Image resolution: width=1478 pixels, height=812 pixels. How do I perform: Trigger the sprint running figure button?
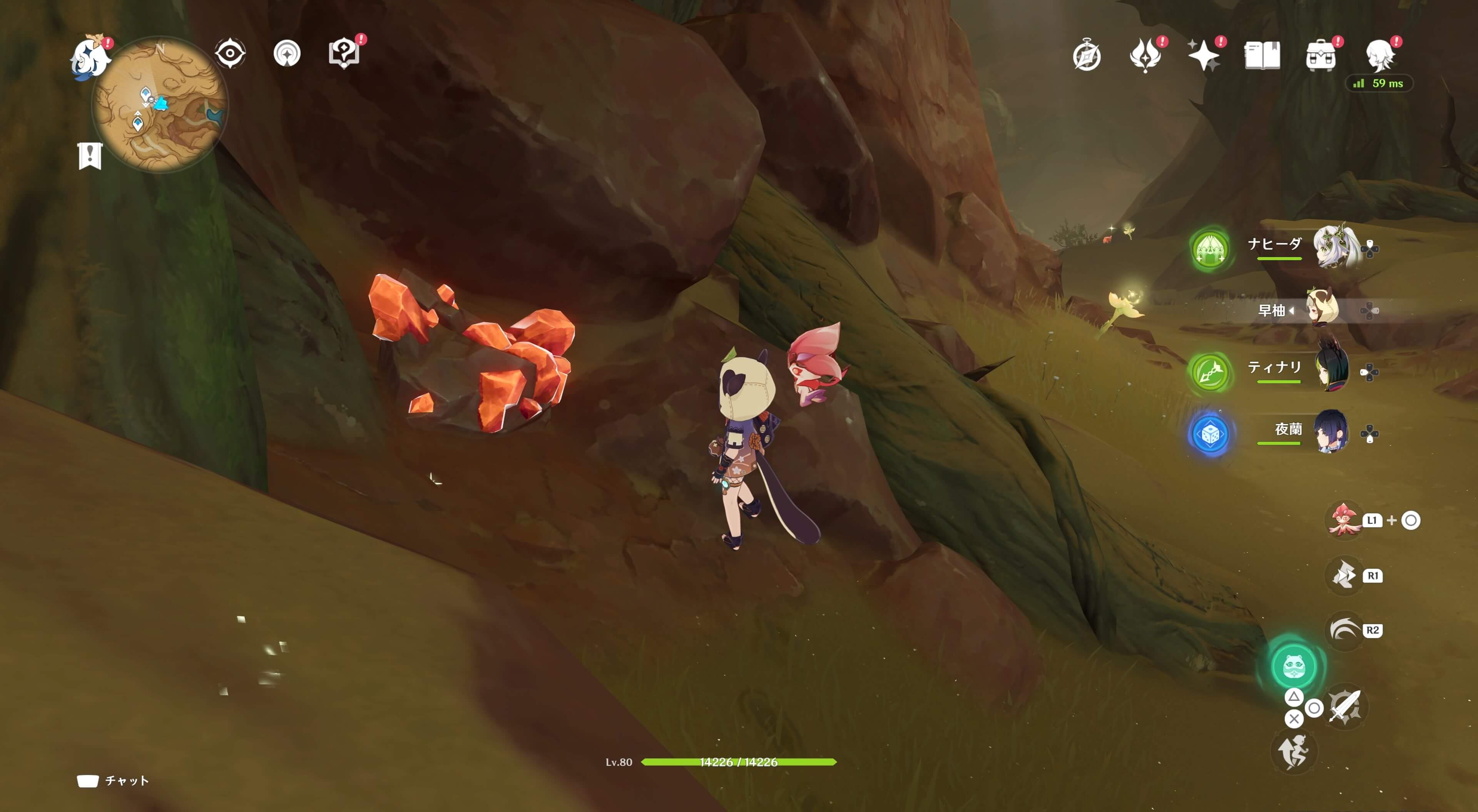(1293, 751)
